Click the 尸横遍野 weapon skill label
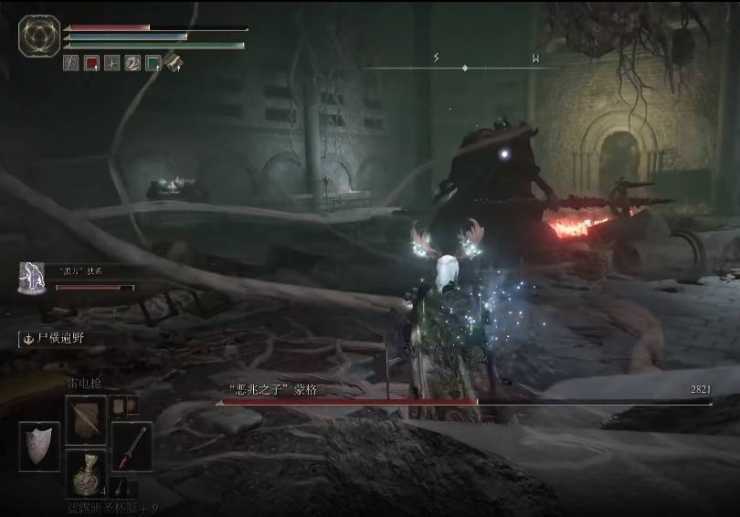 pos(57,339)
